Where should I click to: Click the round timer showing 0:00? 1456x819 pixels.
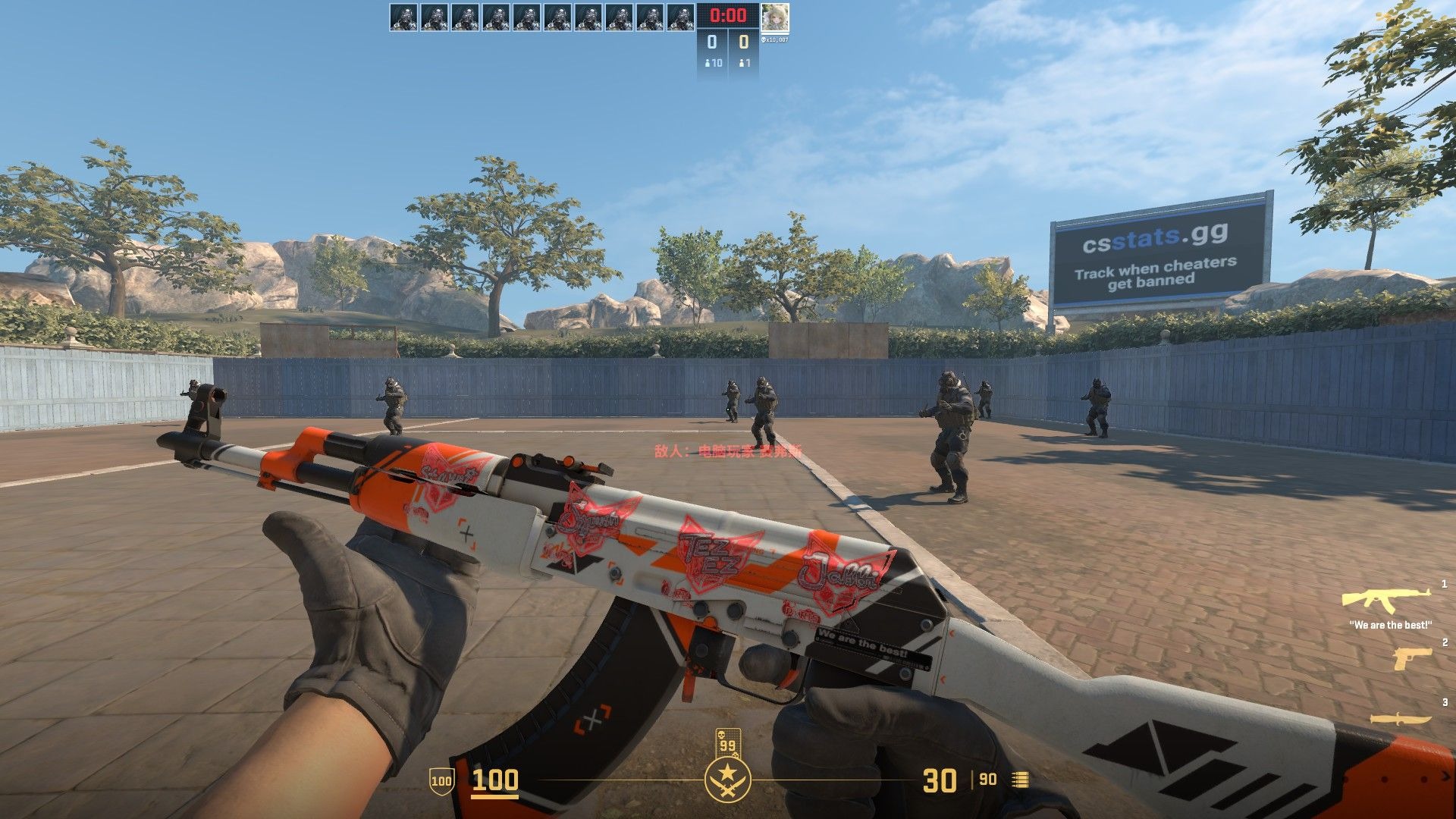pyautogui.click(x=726, y=13)
